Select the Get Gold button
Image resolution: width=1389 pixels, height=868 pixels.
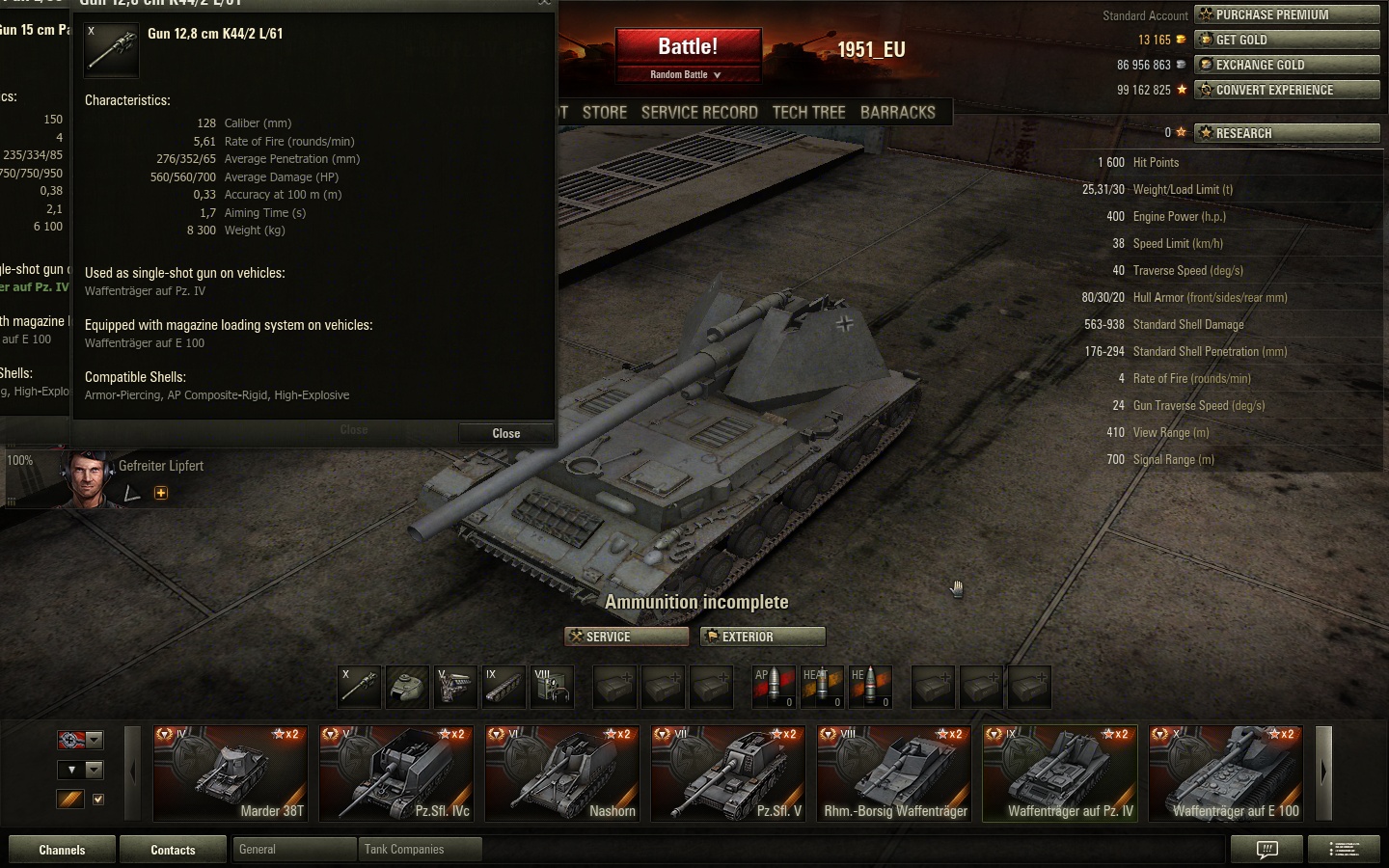click(1287, 40)
